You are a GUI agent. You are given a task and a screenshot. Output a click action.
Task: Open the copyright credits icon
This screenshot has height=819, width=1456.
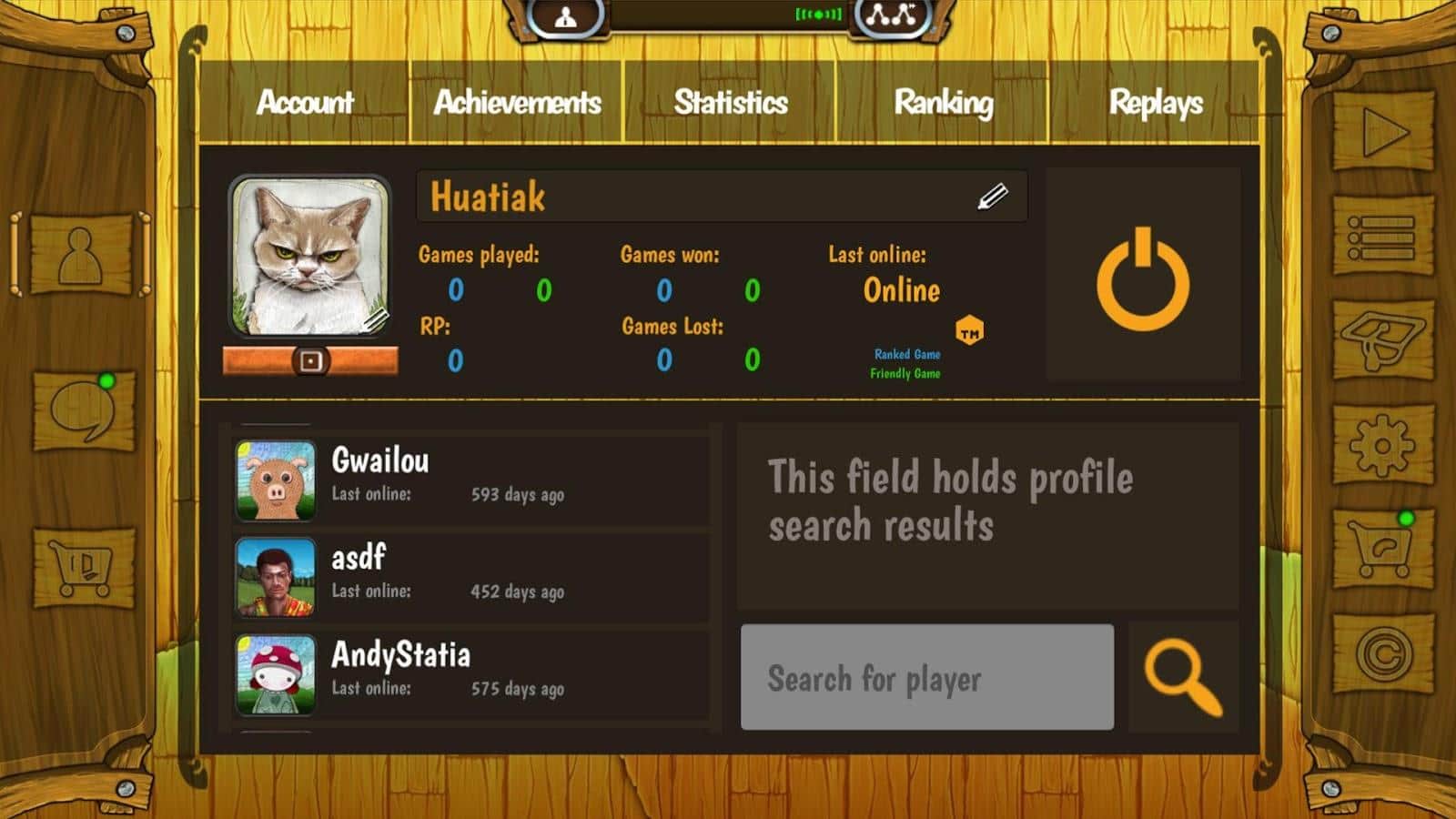point(1383,652)
